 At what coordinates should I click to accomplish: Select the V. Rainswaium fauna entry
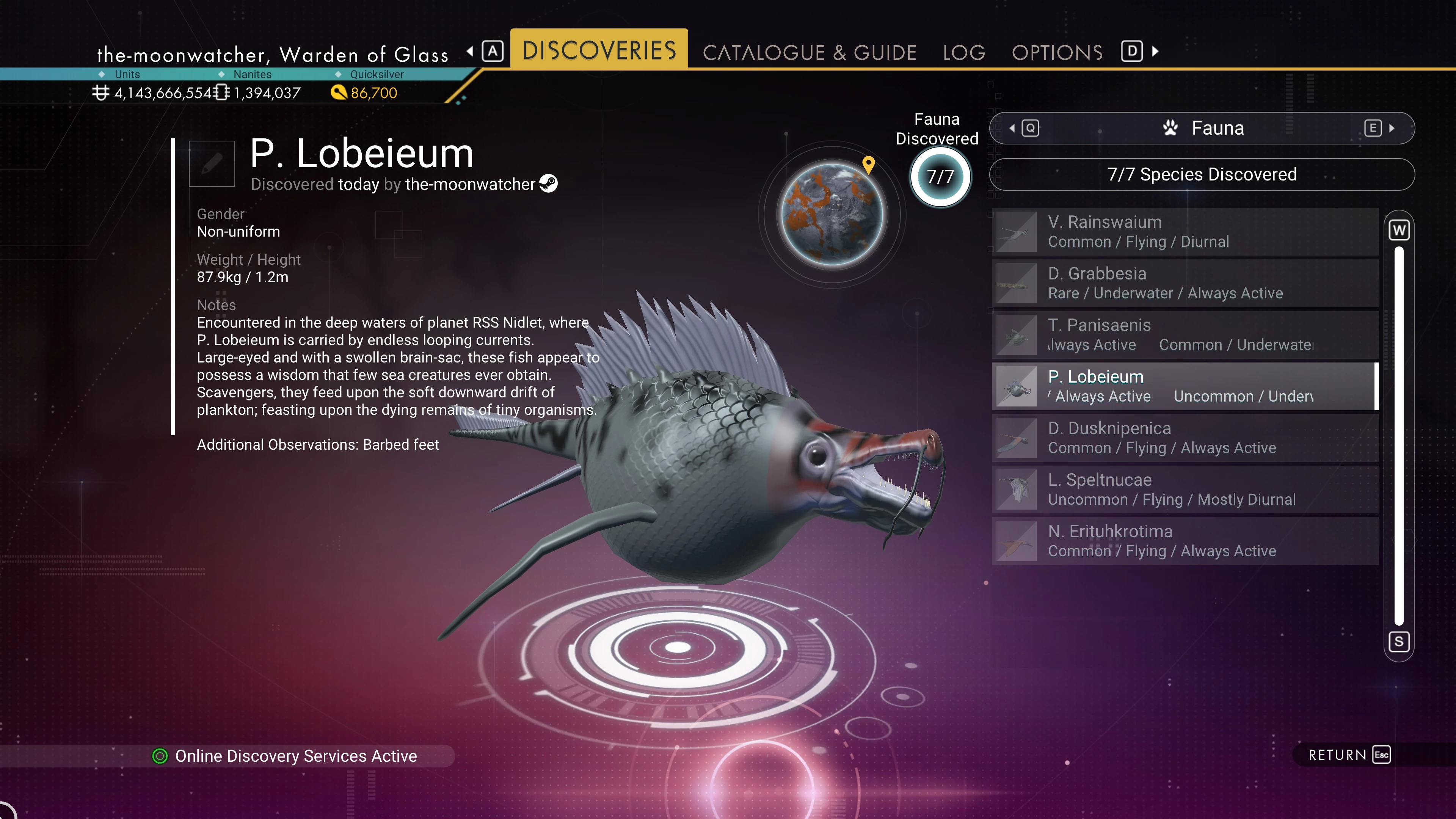tap(1185, 232)
